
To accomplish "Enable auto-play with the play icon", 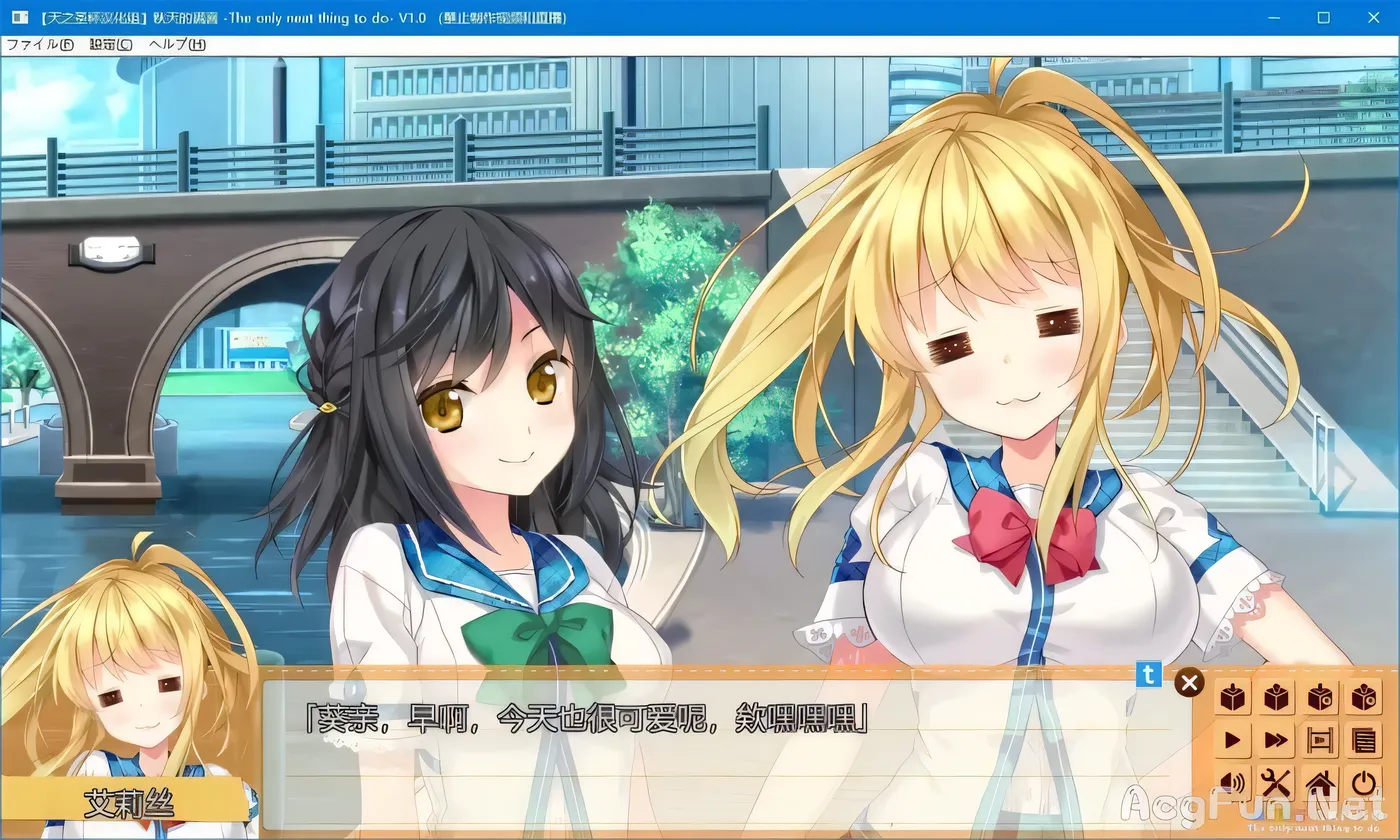I will click(x=1233, y=740).
